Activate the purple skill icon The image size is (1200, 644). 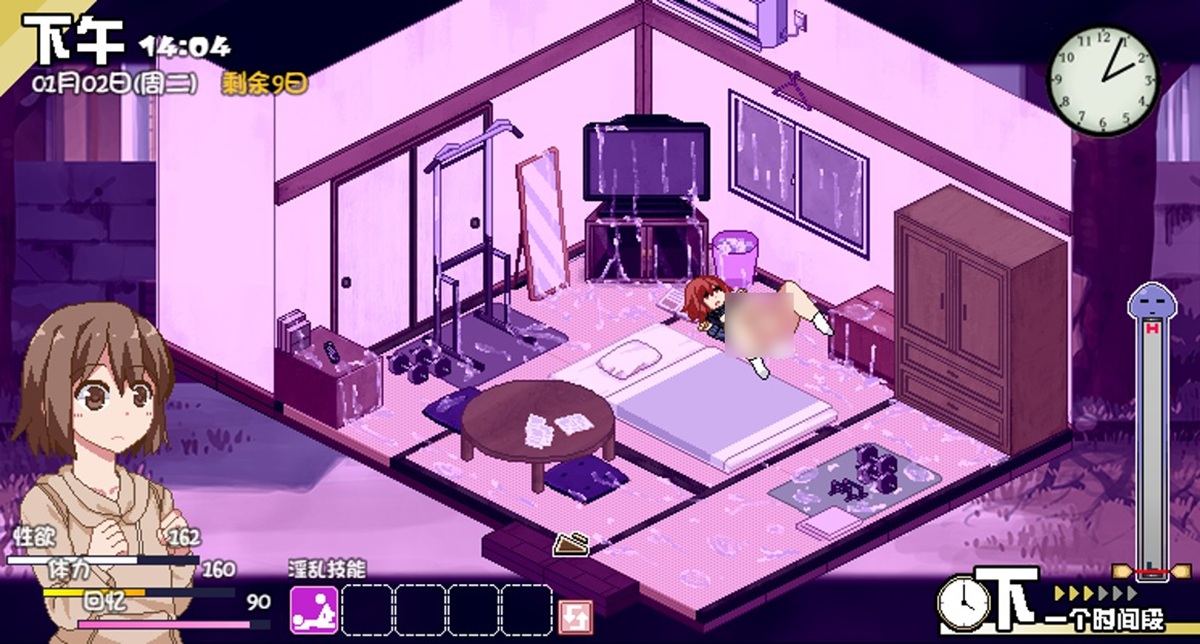[x=314, y=610]
